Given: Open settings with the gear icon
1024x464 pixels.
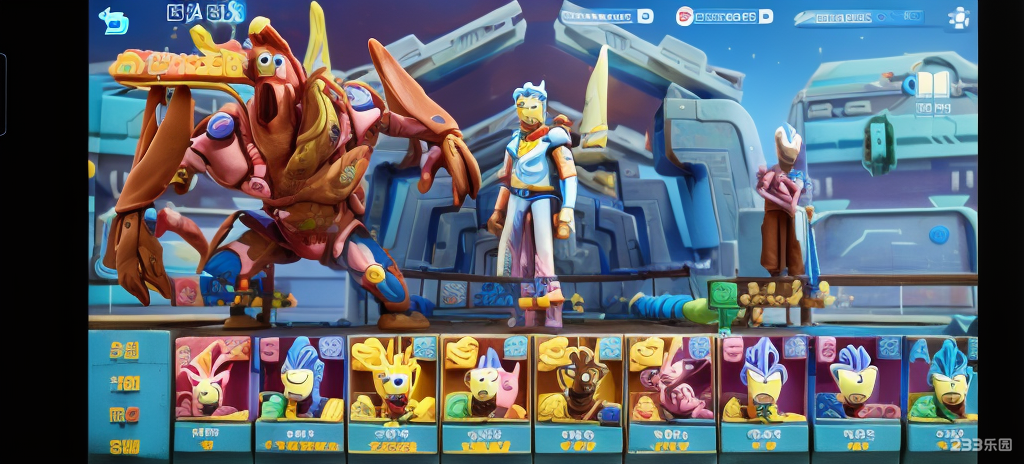Looking at the screenshot, I should pos(959,18).
